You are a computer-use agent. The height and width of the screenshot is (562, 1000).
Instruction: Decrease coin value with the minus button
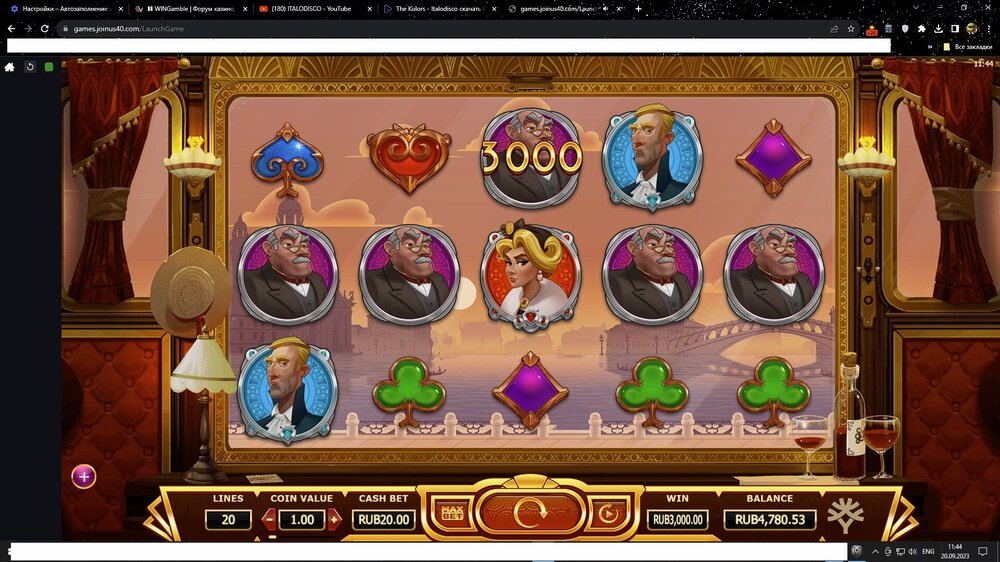(269, 519)
